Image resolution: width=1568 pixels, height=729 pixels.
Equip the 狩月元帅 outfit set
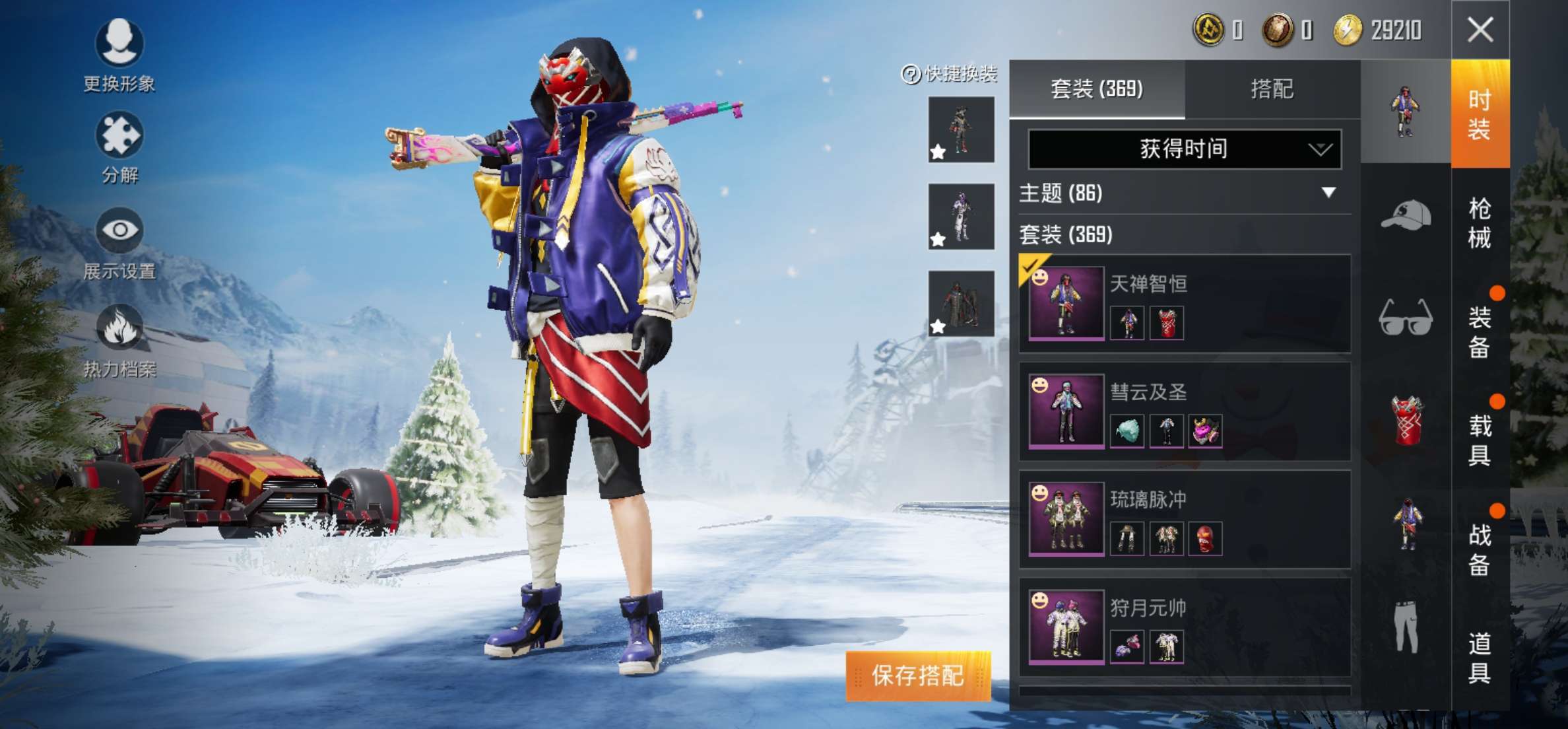[1185, 627]
